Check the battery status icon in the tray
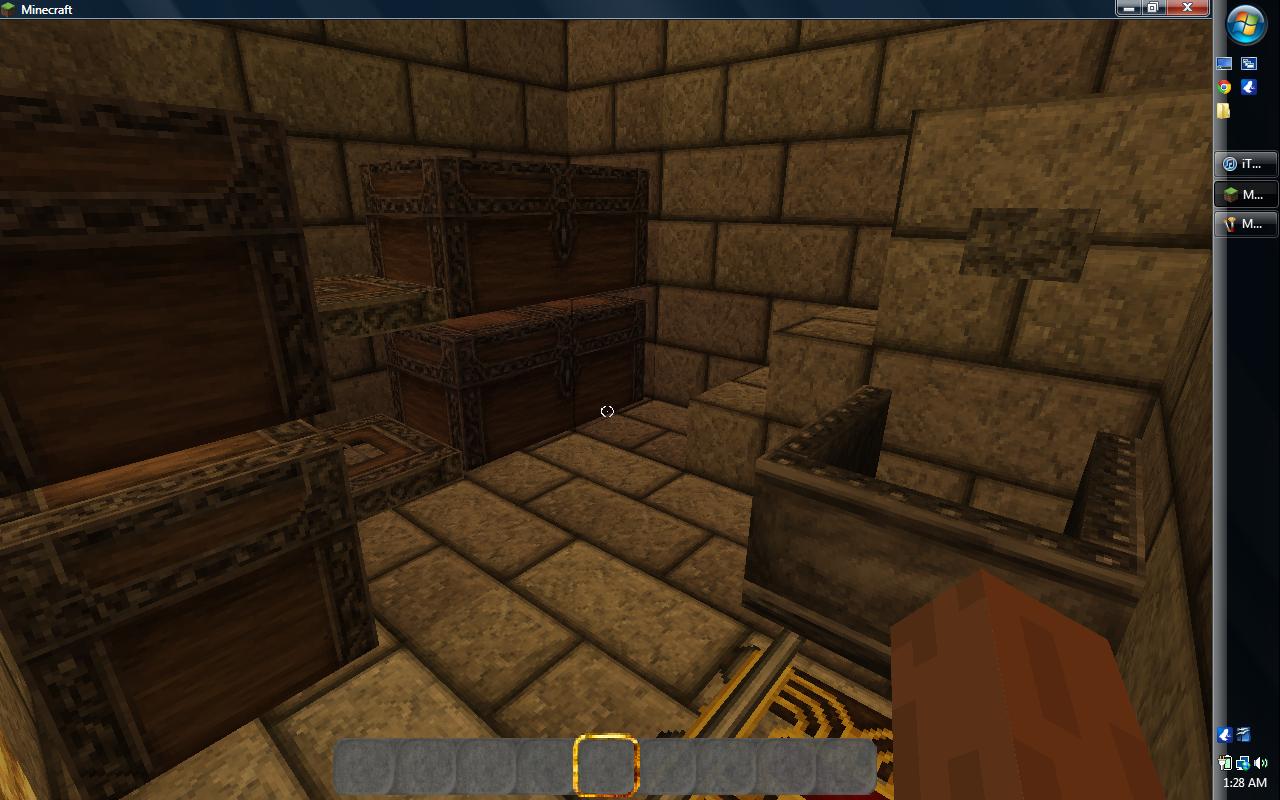This screenshot has height=800, width=1280. (1224, 763)
